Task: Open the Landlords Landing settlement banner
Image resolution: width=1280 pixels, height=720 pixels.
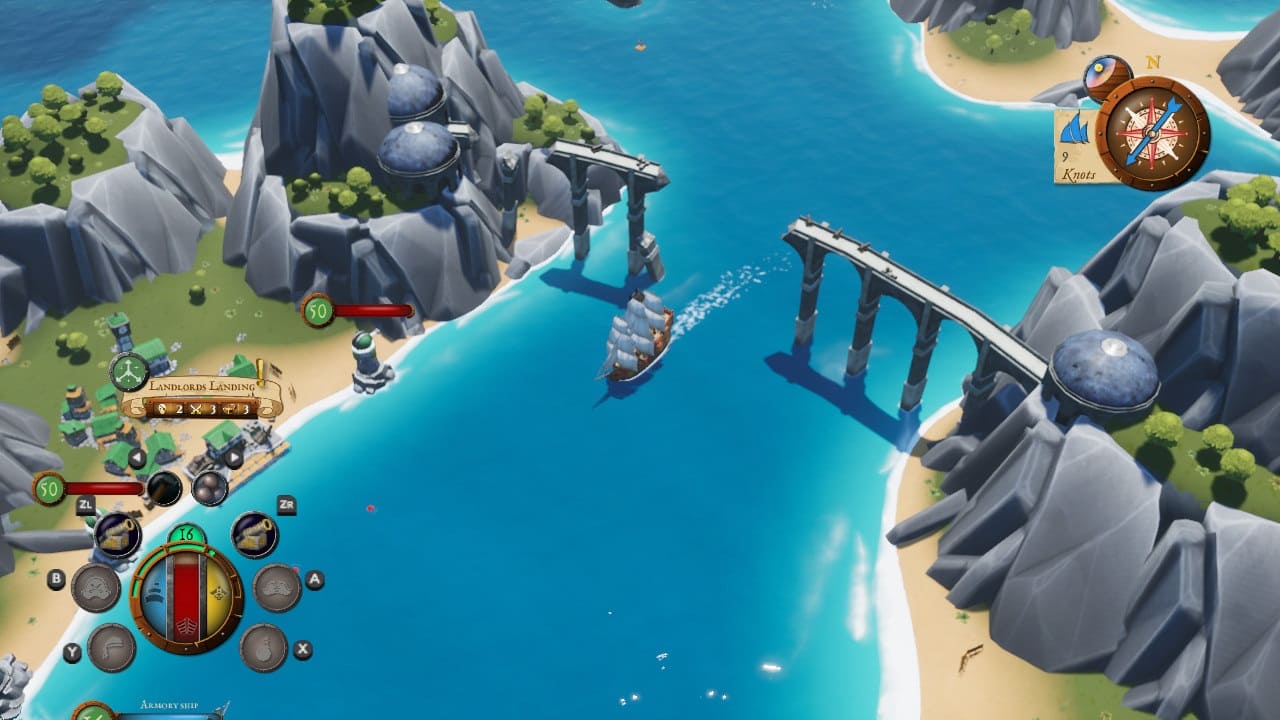Action: click(x=201, y=387)
